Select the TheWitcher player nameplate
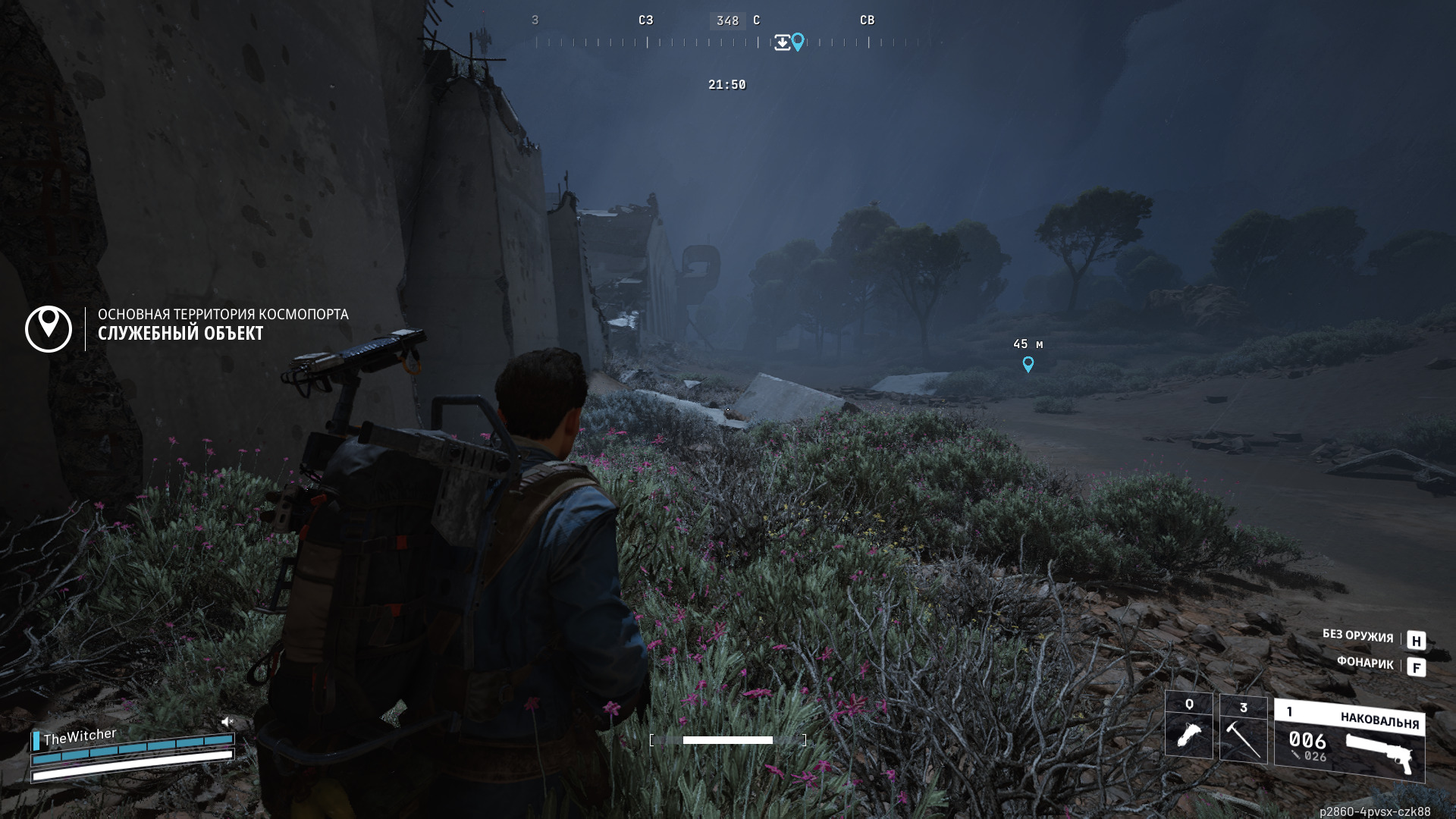 point(80,736)
